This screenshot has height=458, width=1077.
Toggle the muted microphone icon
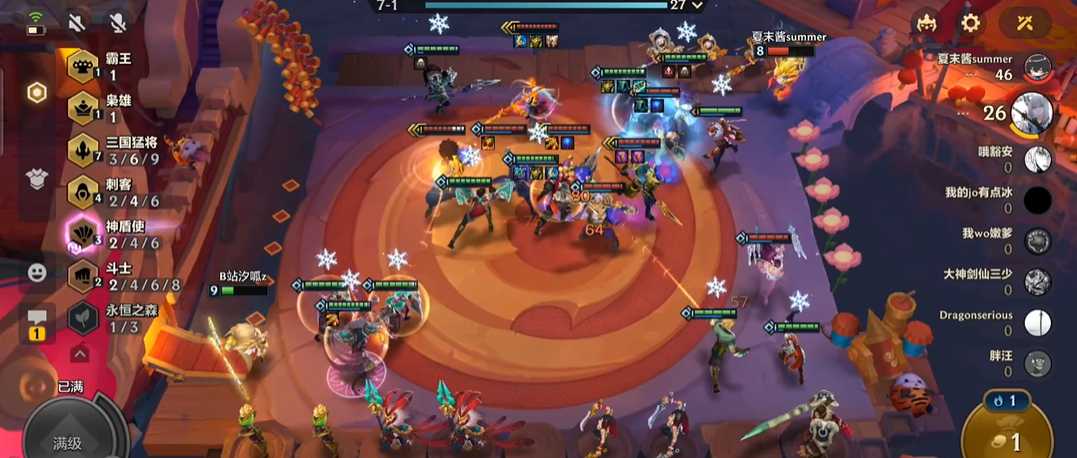[117, 21]
